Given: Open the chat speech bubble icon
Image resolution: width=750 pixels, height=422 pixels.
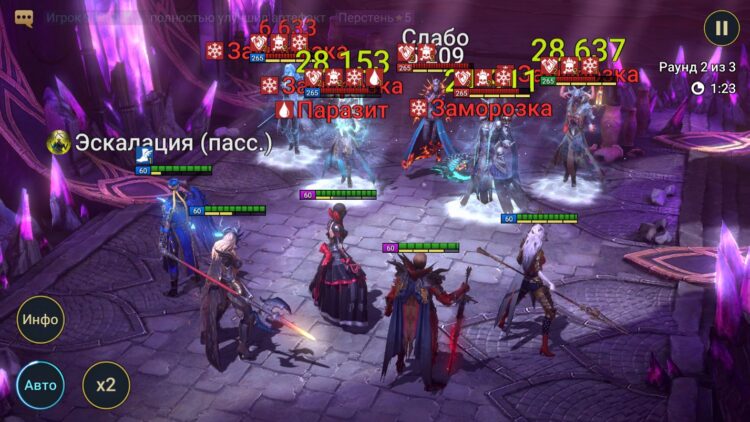Looking at the screenshot, I should [24, 18].
